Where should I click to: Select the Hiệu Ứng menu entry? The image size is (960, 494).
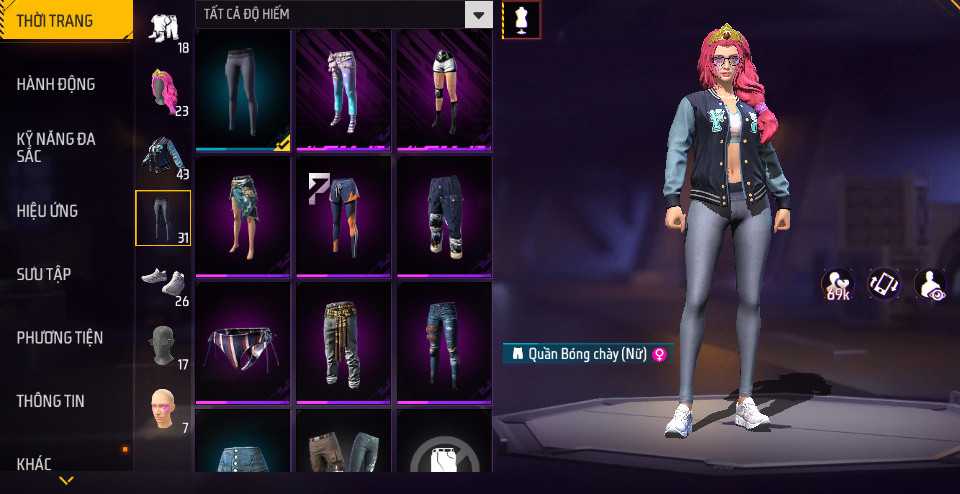(x=47, y=211)
